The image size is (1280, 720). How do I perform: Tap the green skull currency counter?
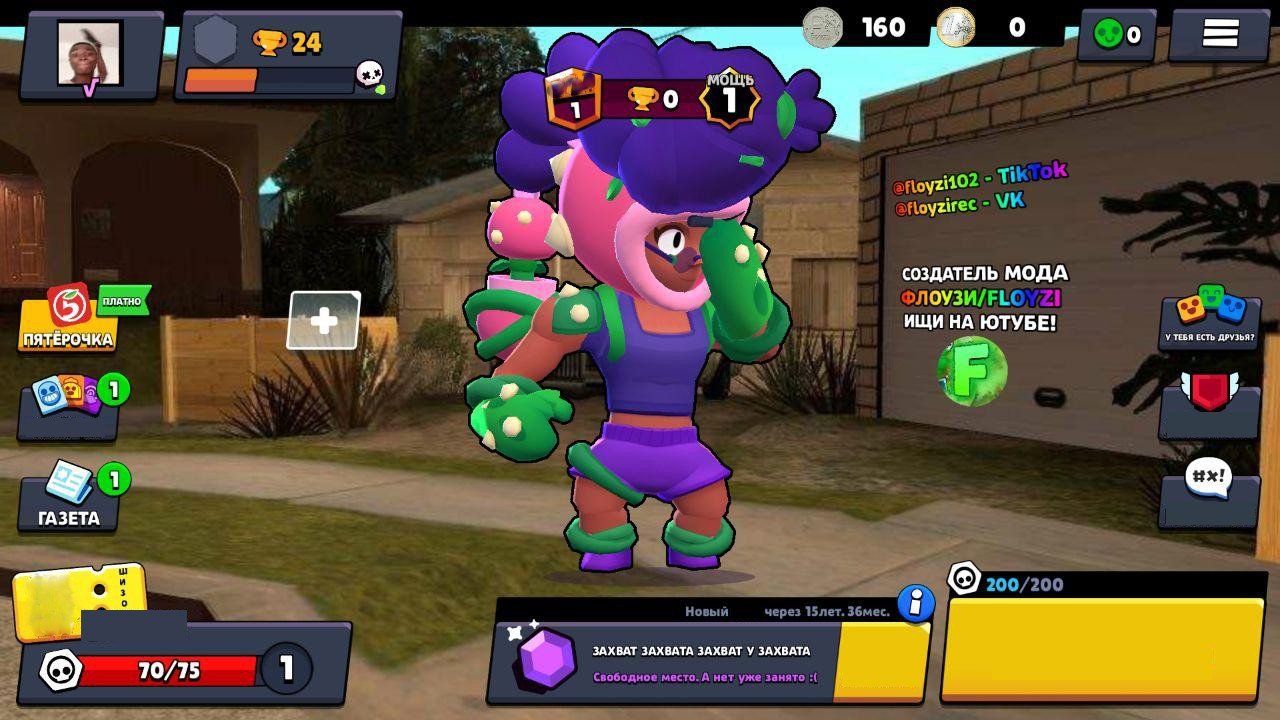[x=1116, y=35]
